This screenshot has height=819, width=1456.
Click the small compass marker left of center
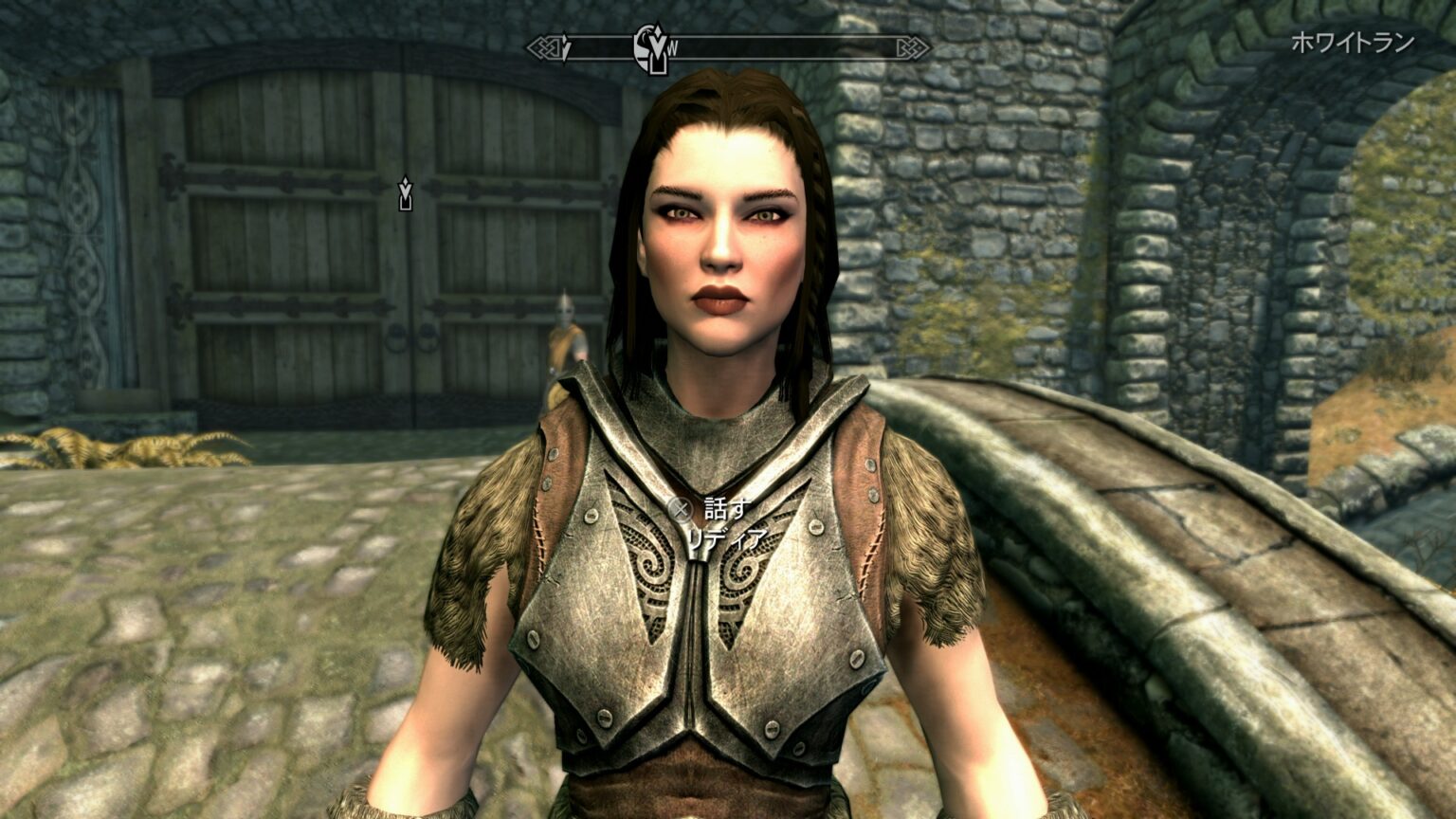tap(565, 45)
